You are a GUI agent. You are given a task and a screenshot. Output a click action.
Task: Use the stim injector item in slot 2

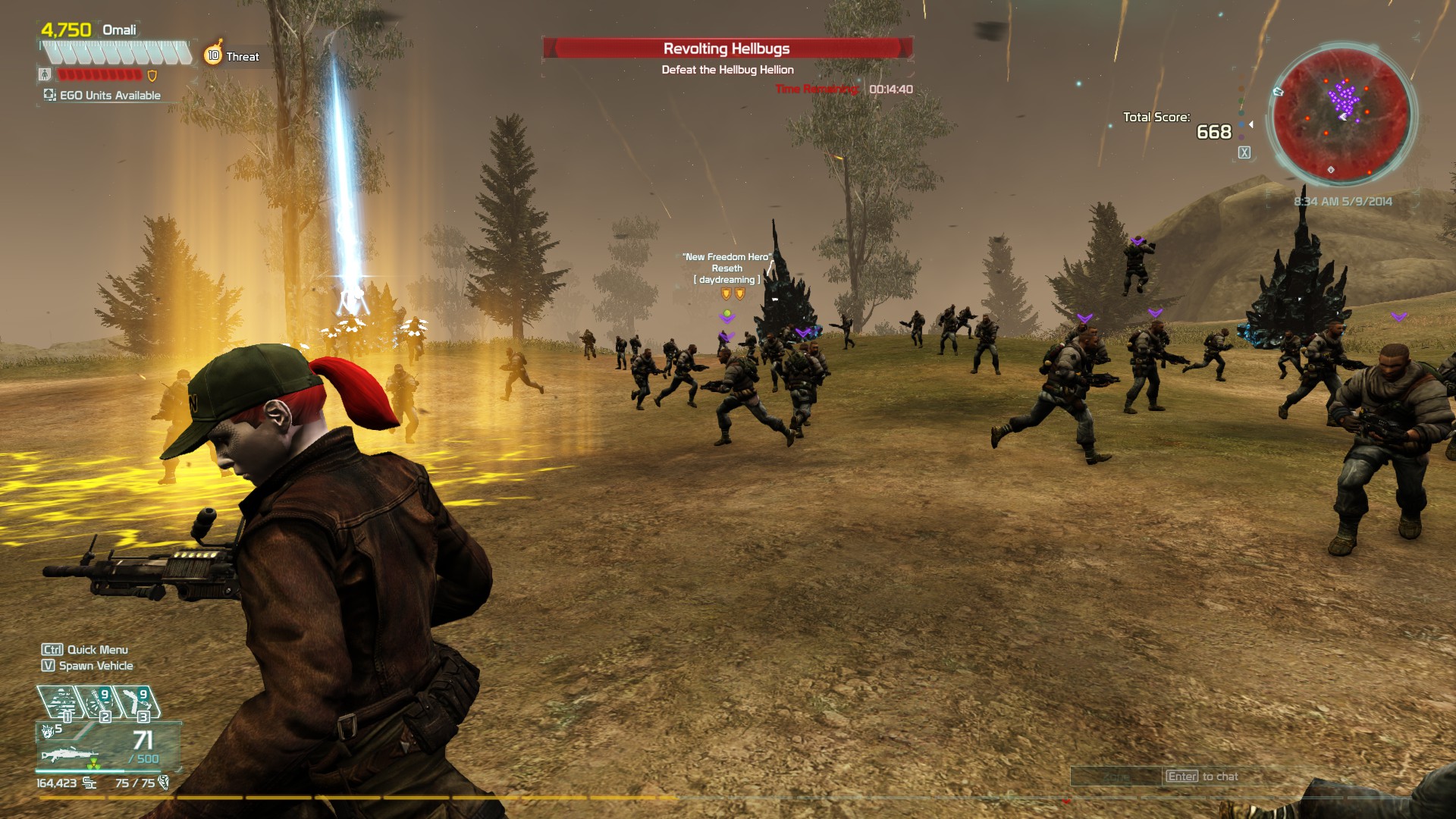[98, 702]
